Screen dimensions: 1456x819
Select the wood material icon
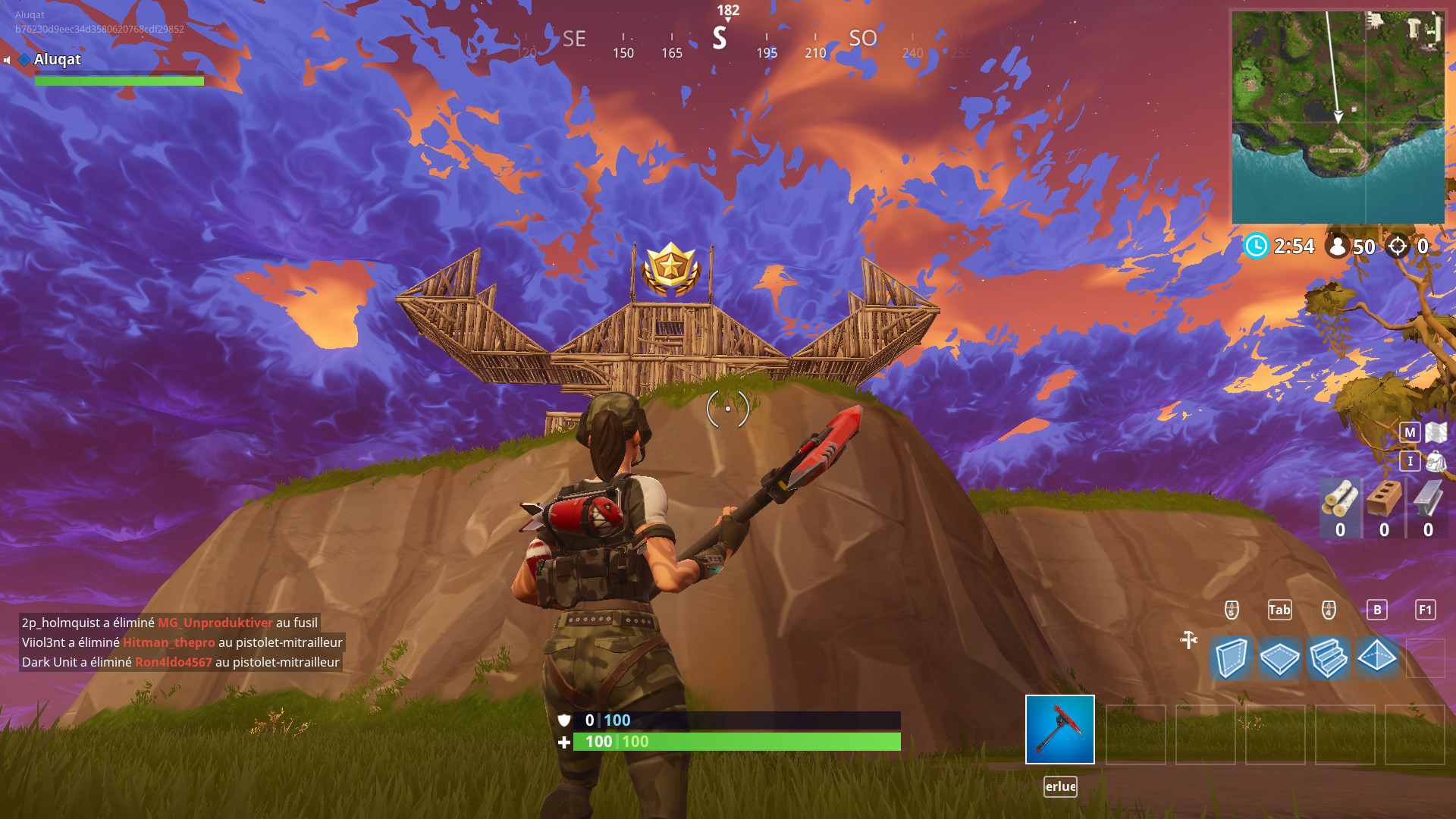[x=1340, y=498]
